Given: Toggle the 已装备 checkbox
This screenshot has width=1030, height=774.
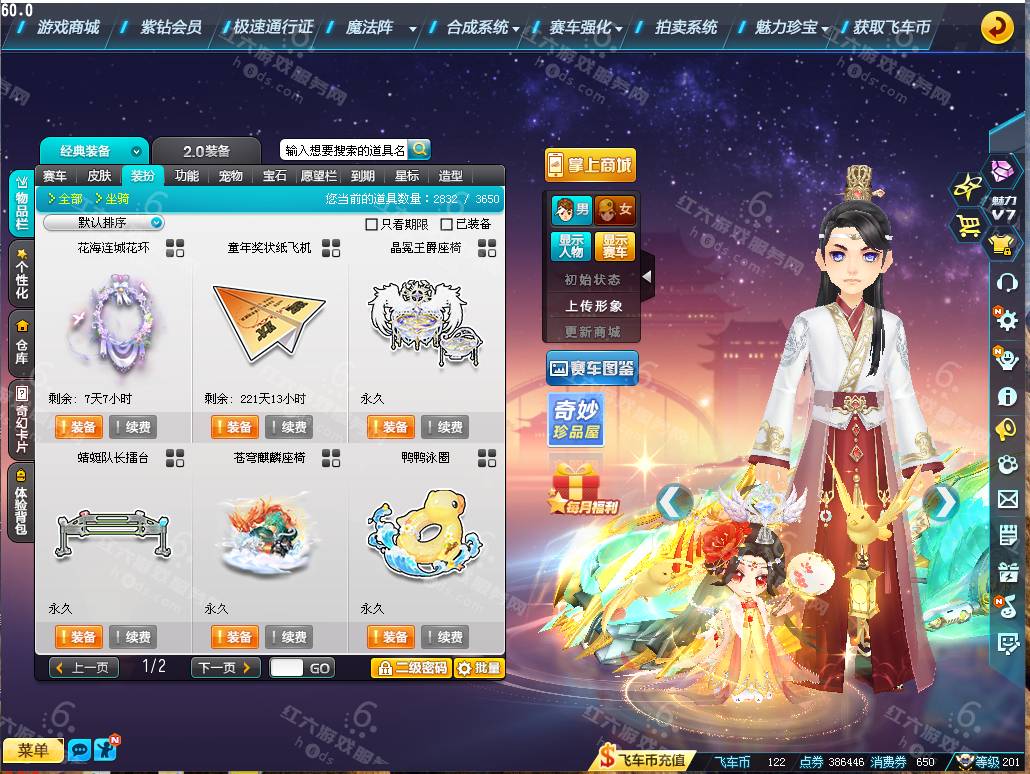Looking at the screenshot, I should point(447,224).
